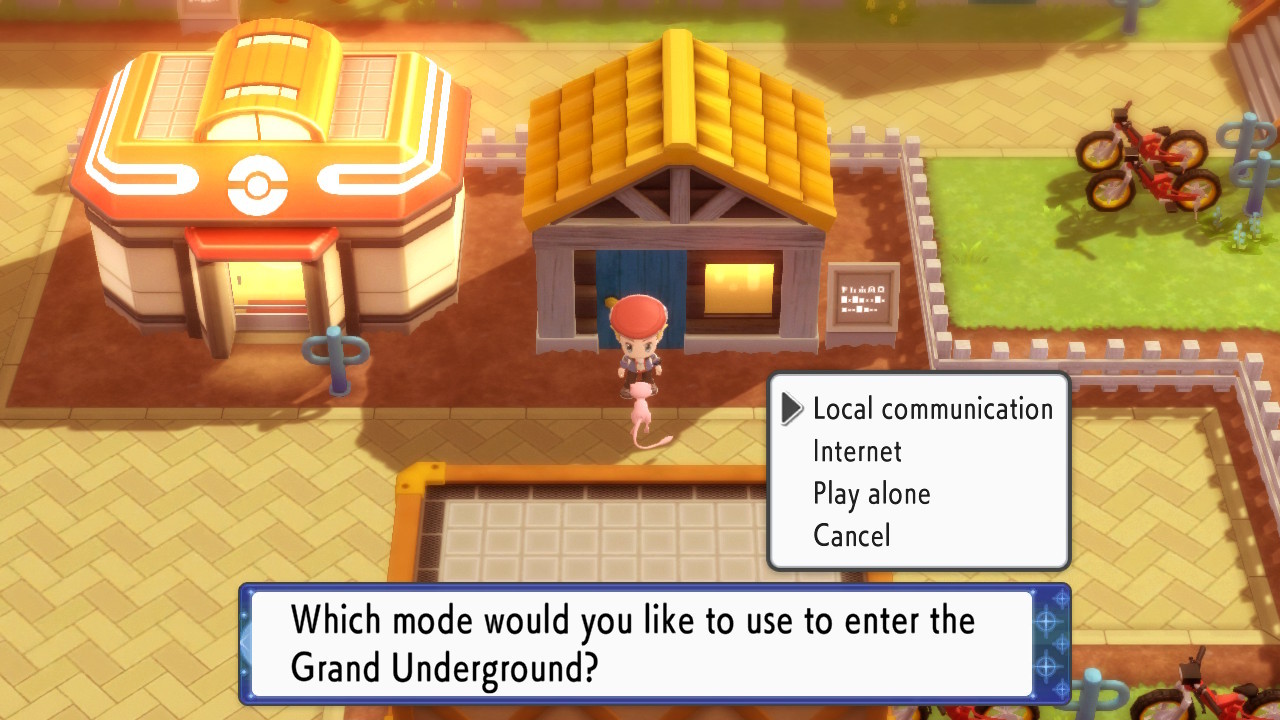1280x720 pixels.
Task: Click the Cancel entry in the menu
Action: (x=853, y=535)
